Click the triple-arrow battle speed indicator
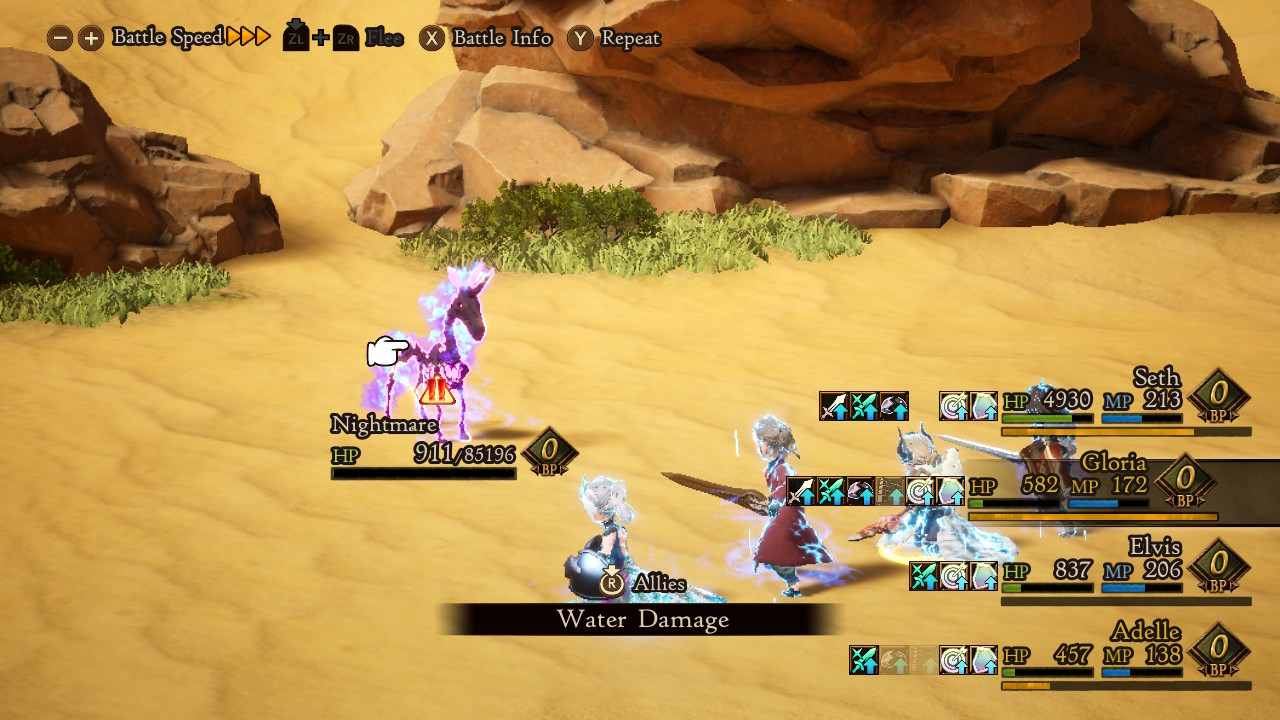Screen dimensions: 1280x720 [246, 37]
